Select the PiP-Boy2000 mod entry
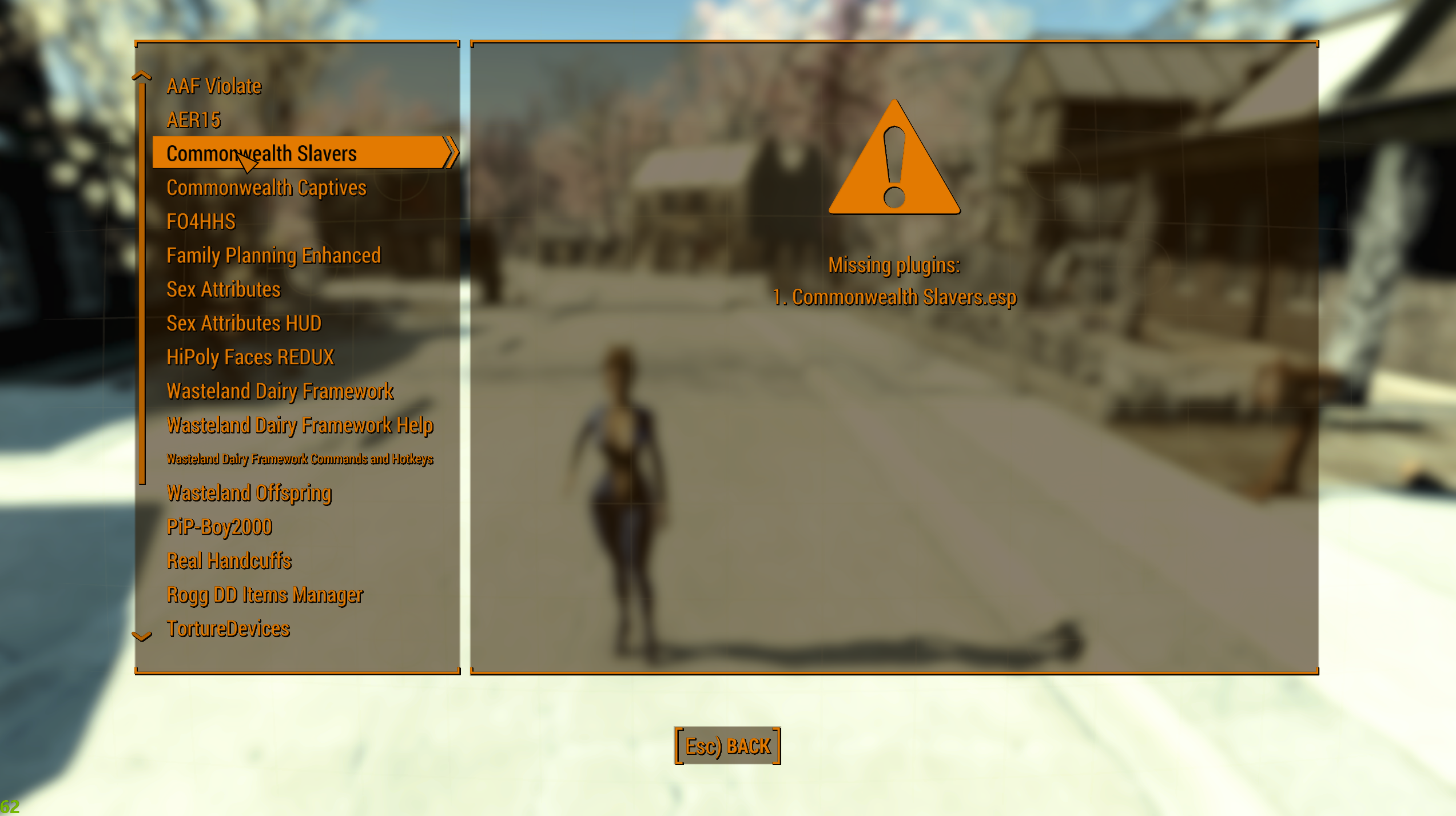The width and height of the screenshot is (1456, 816). coord(220,527)
